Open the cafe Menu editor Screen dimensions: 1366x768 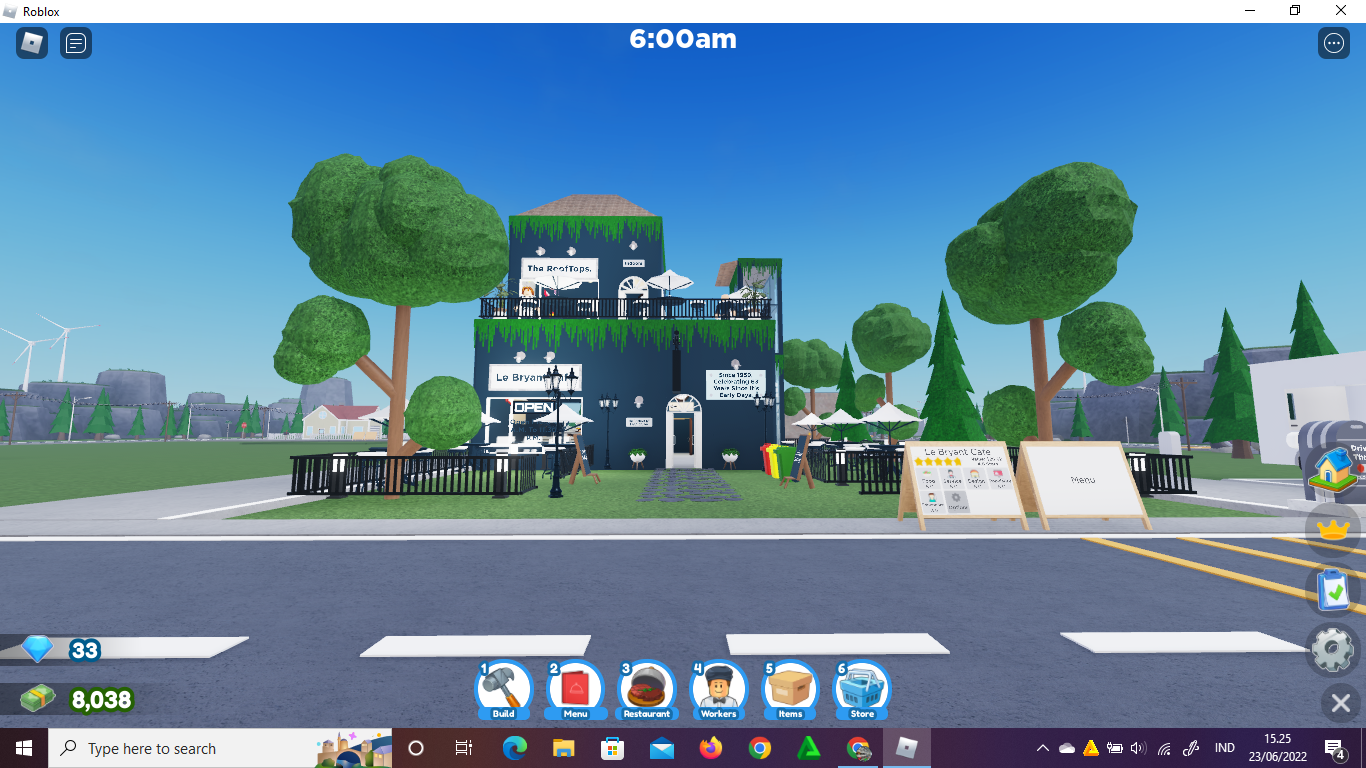(575, 690)
